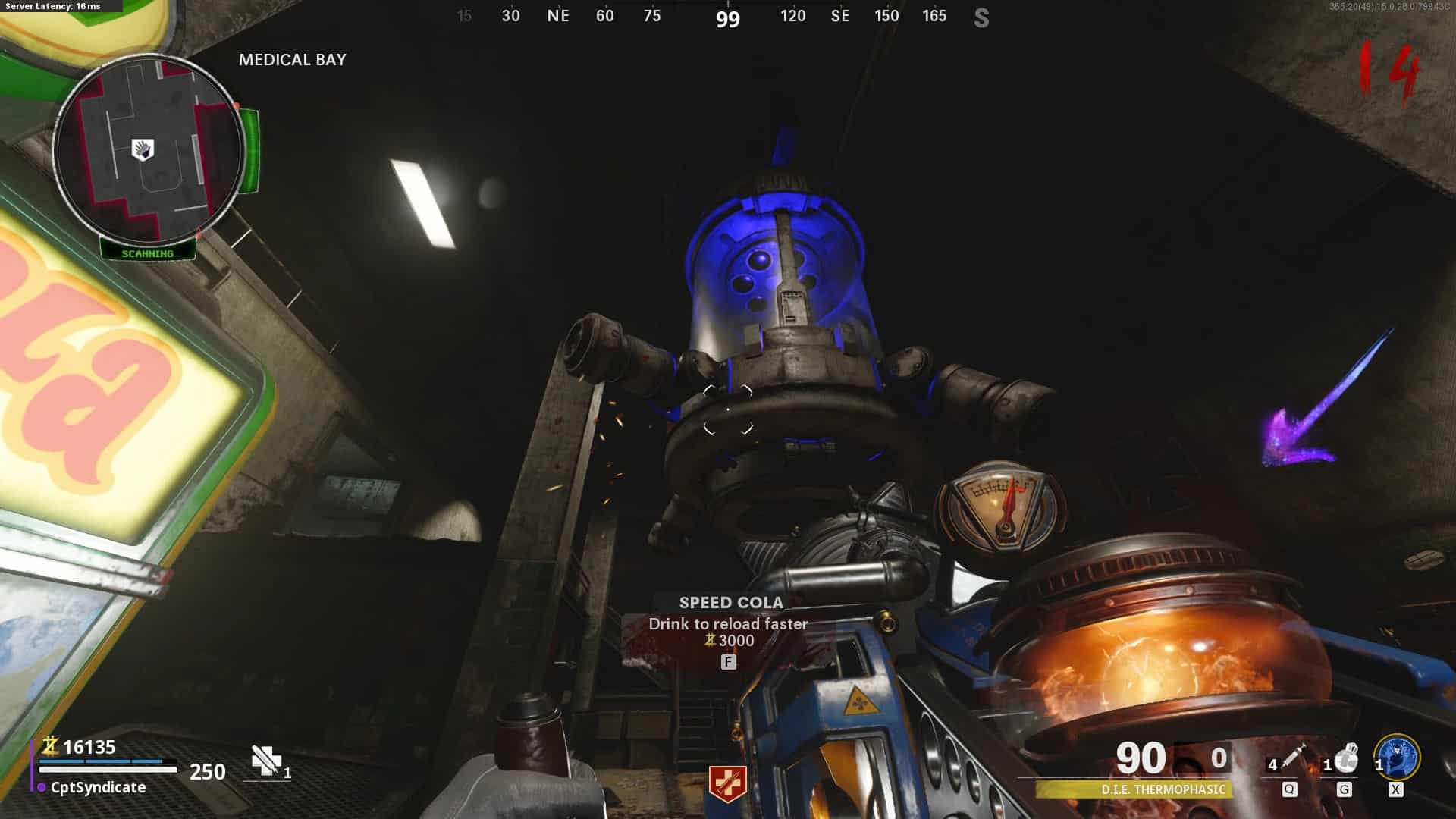Select the lethal grenade equipment icon

click(x=1346, y=758)
